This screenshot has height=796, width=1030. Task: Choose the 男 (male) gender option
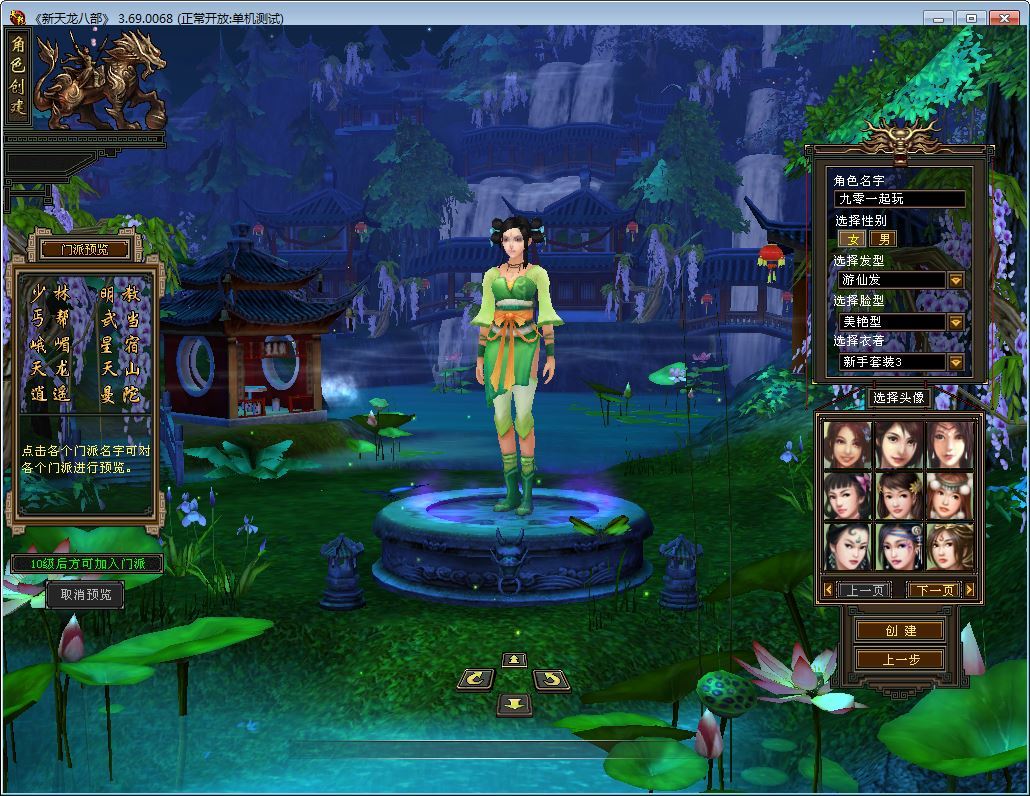point(882,239)
